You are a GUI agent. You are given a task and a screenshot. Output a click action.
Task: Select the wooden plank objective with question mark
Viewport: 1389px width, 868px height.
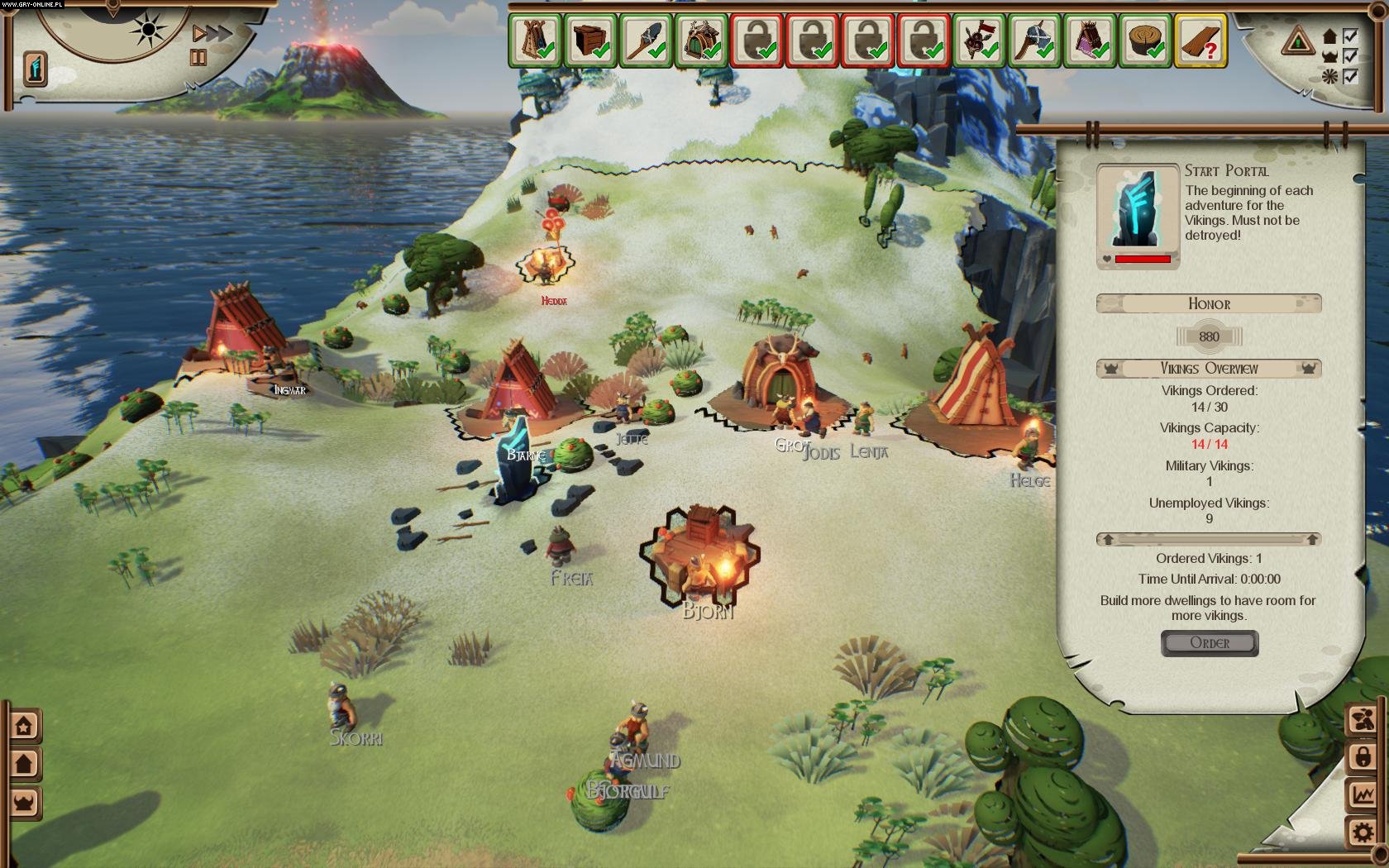coord(1200,41)
